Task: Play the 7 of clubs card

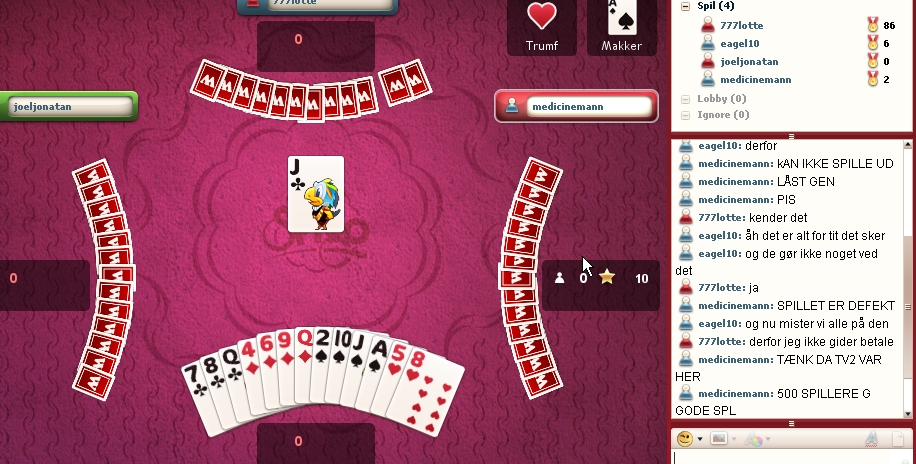Action: tap(196, 385)
